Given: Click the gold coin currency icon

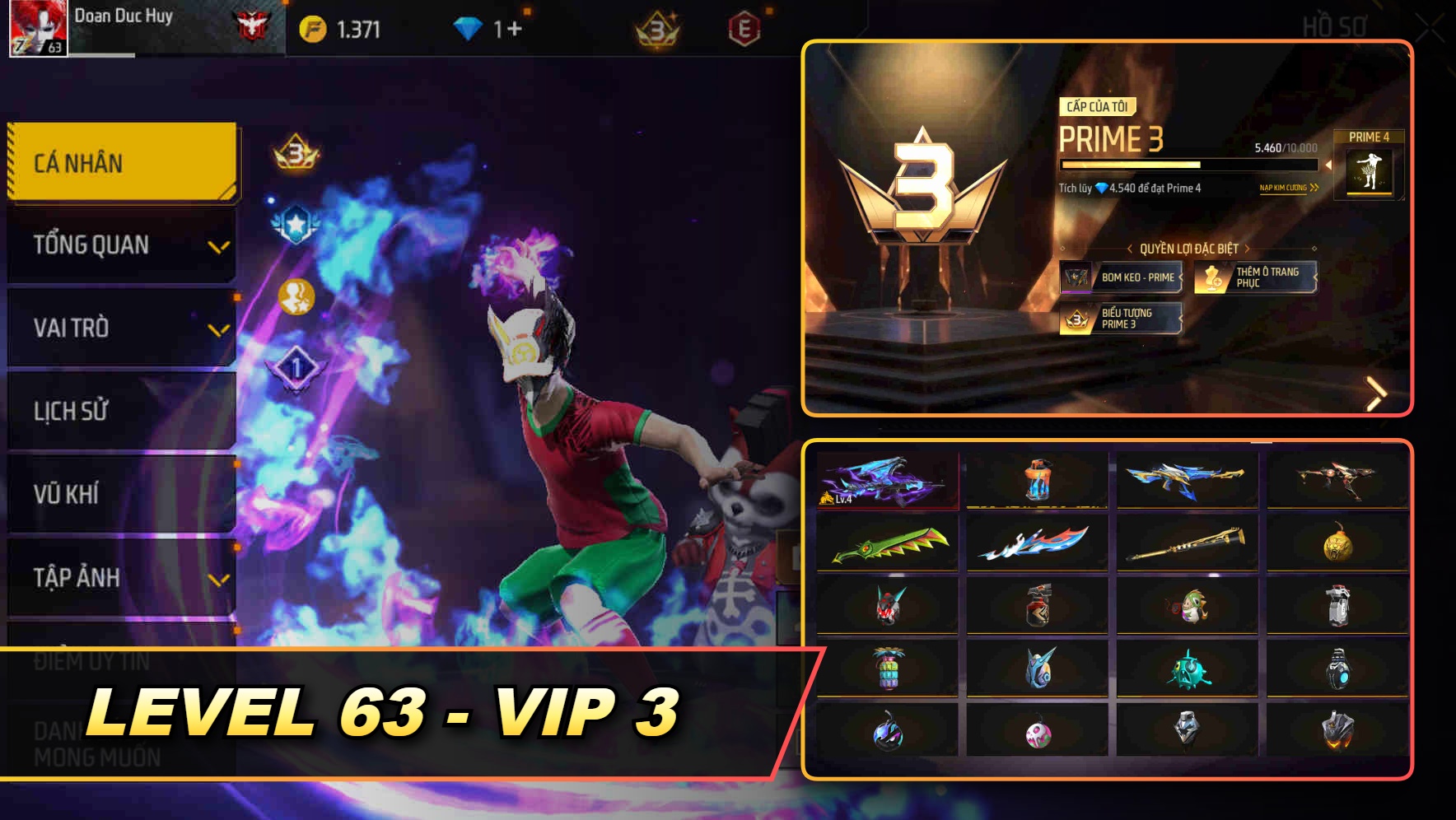Looking at the screenshot, I should (x=314, y=27).
